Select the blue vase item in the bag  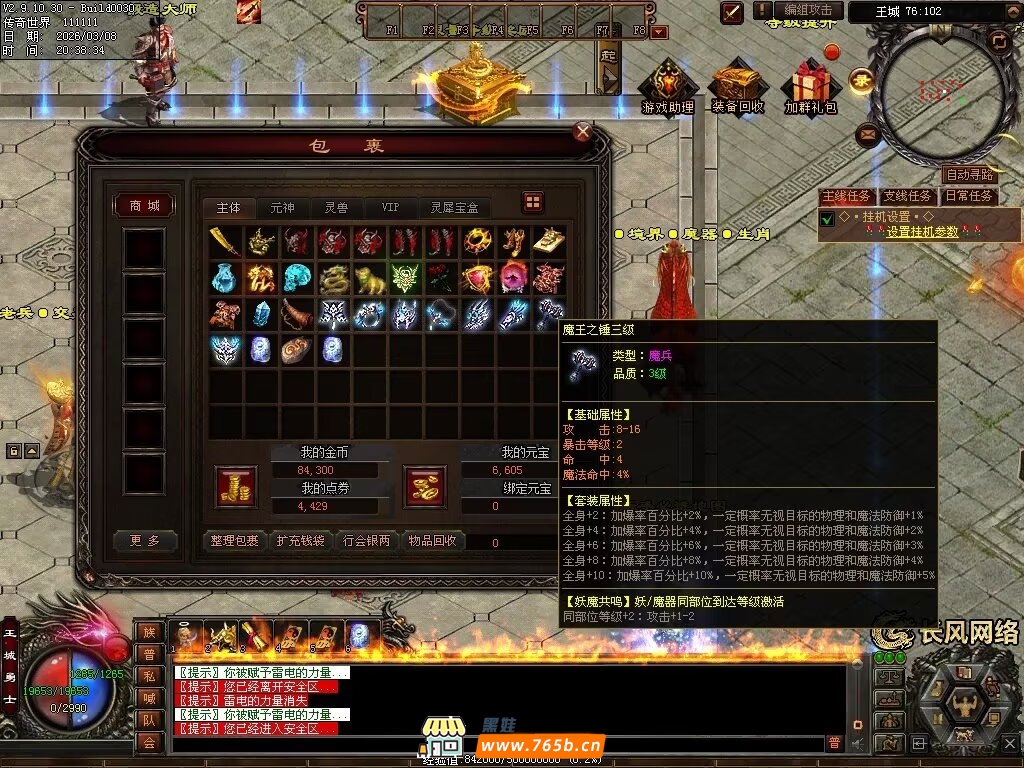tap(225, 277)
